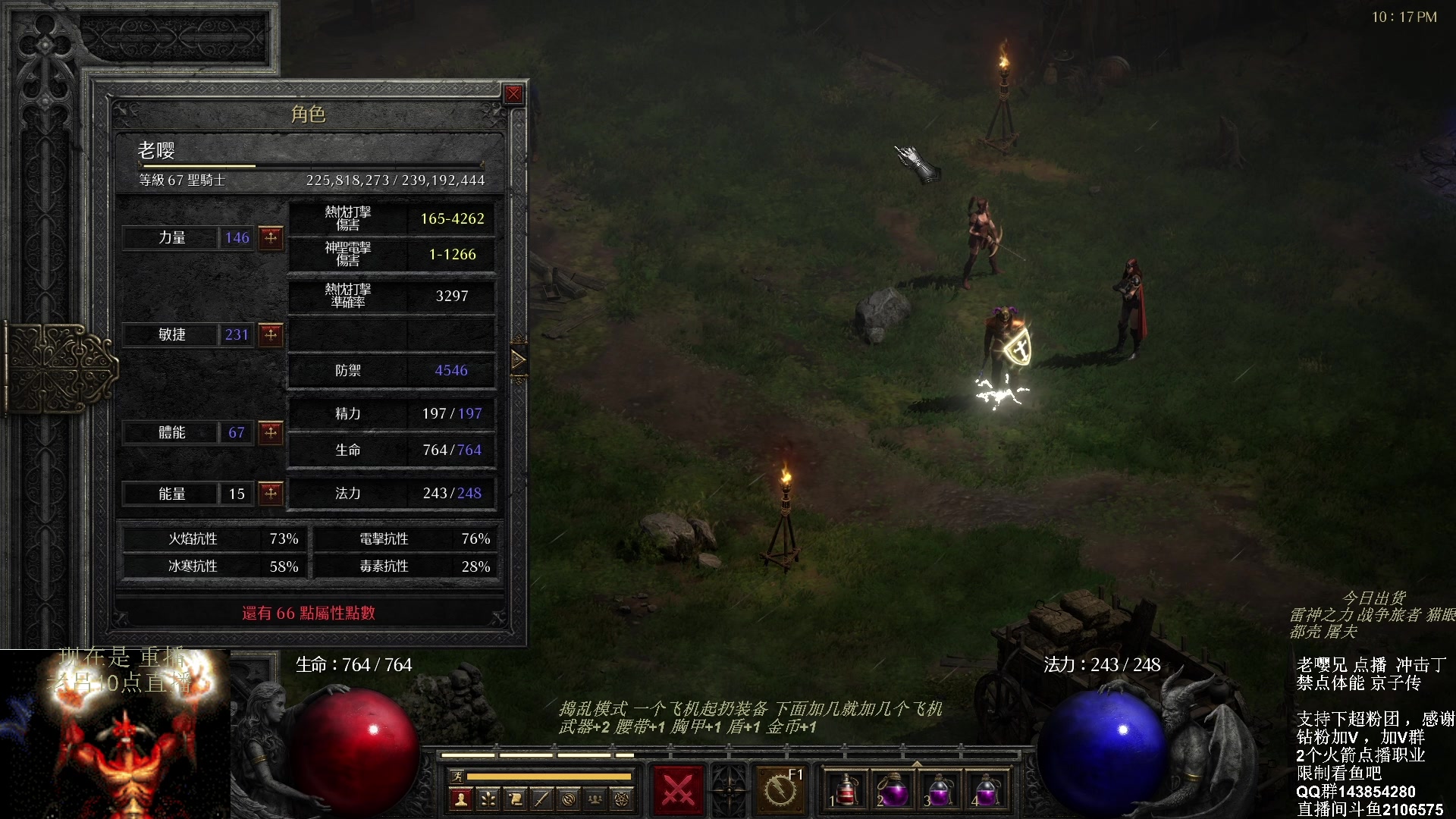This screenshot has height=819, width=1456.
Task: Open the party screen with the group icon
Action: click(595, 799)
